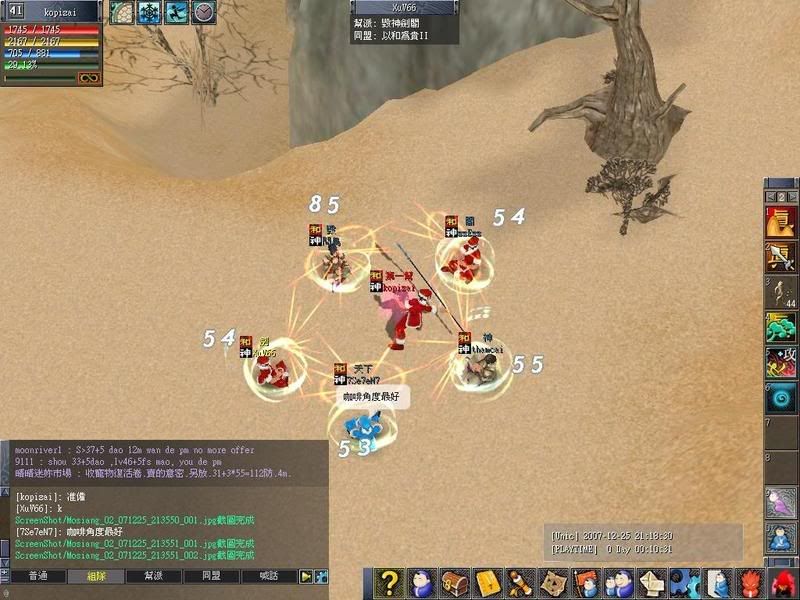
Task: Switch to the 組隊 party chat tab
Action: point(96,577)
